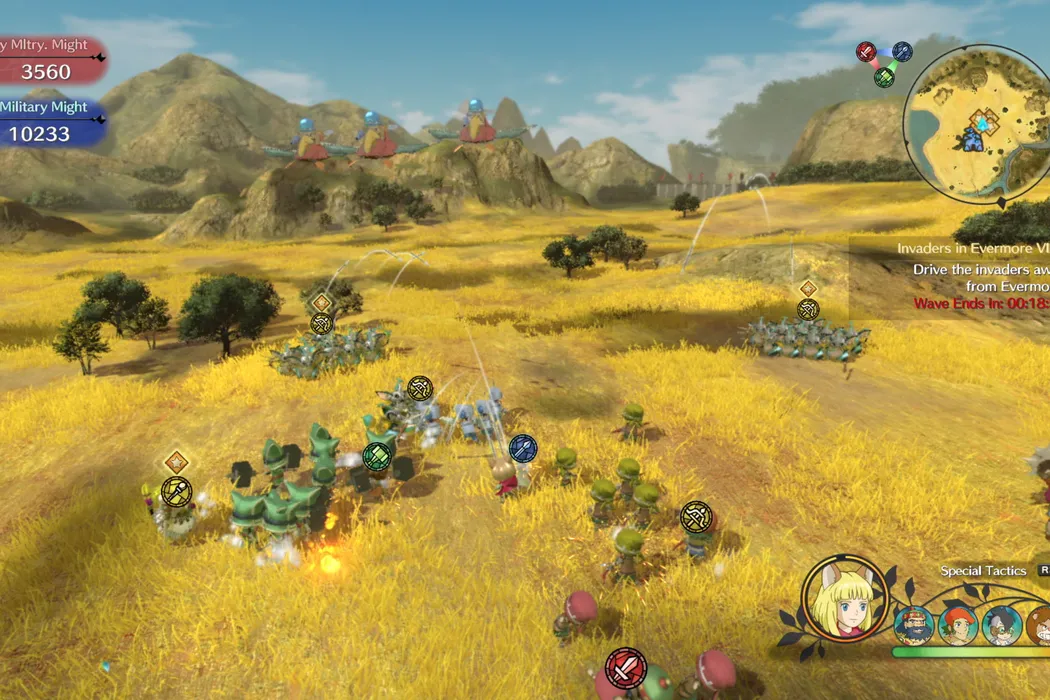The height and width of the screenshot is (700, 1050).
Task: Click the red sword unit marker on the battlefield
Action: 626,667
